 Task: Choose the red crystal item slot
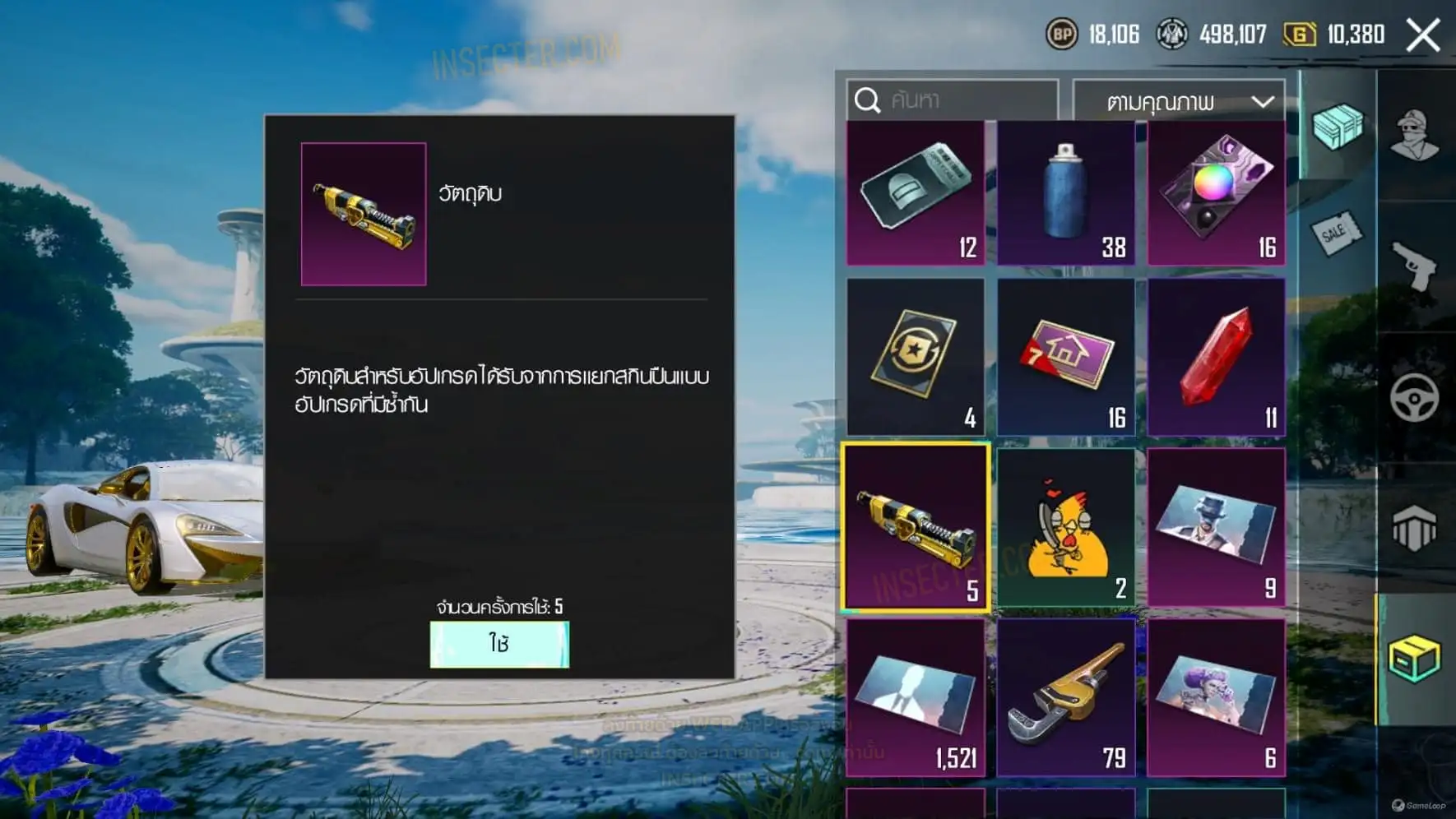coord(1217,356)
